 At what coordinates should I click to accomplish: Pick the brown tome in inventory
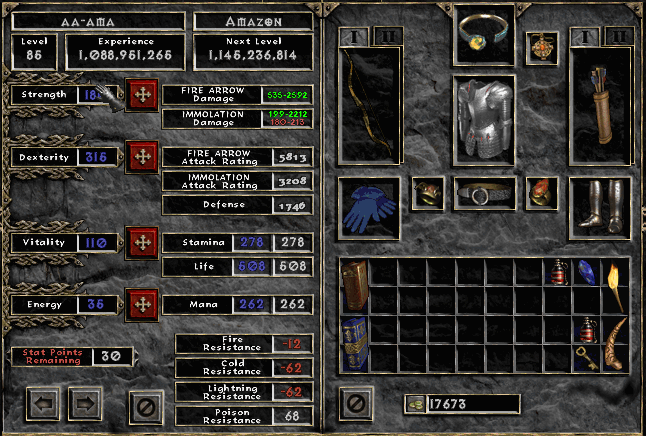click(x=355, y=286)
